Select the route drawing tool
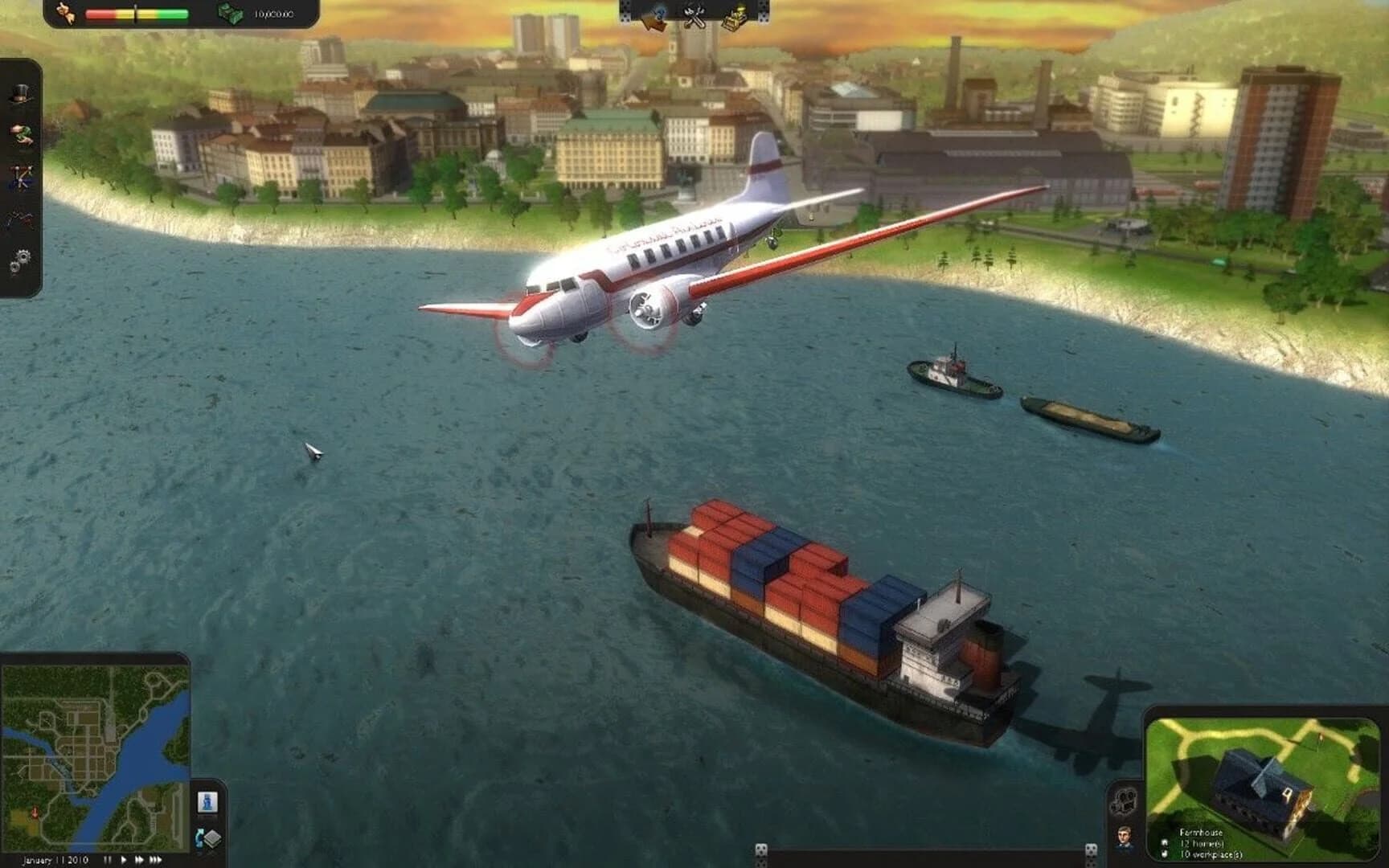 [x=22, y=217]
